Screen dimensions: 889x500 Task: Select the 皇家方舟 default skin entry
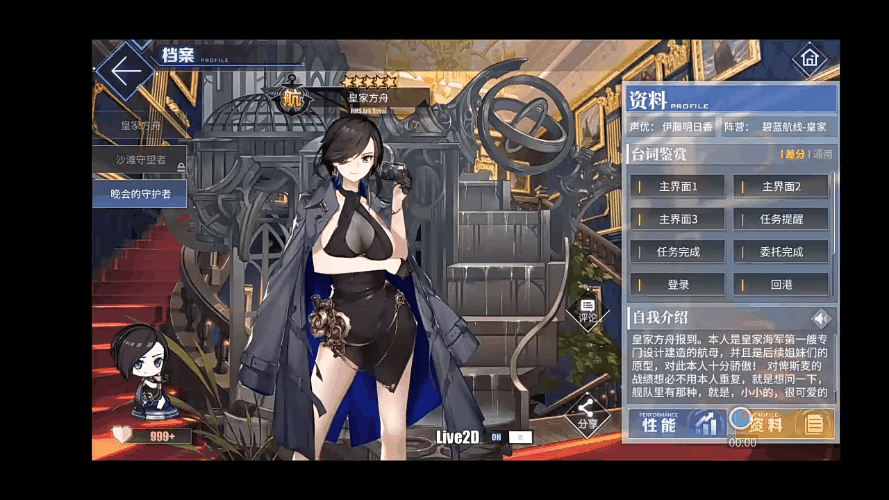click(140, 126)
